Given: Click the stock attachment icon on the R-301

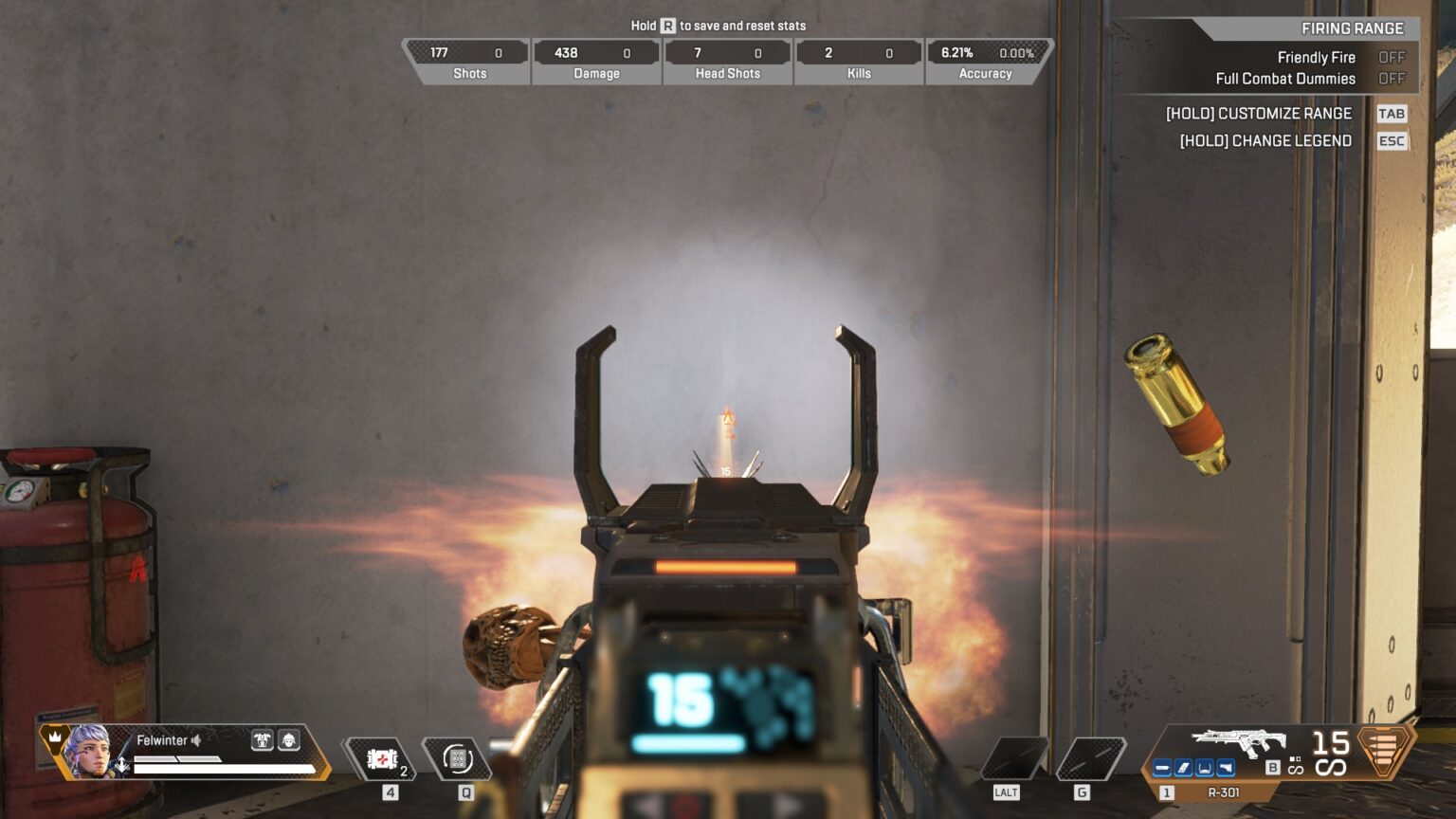Looking at the screenshot, I should 1205,768.
